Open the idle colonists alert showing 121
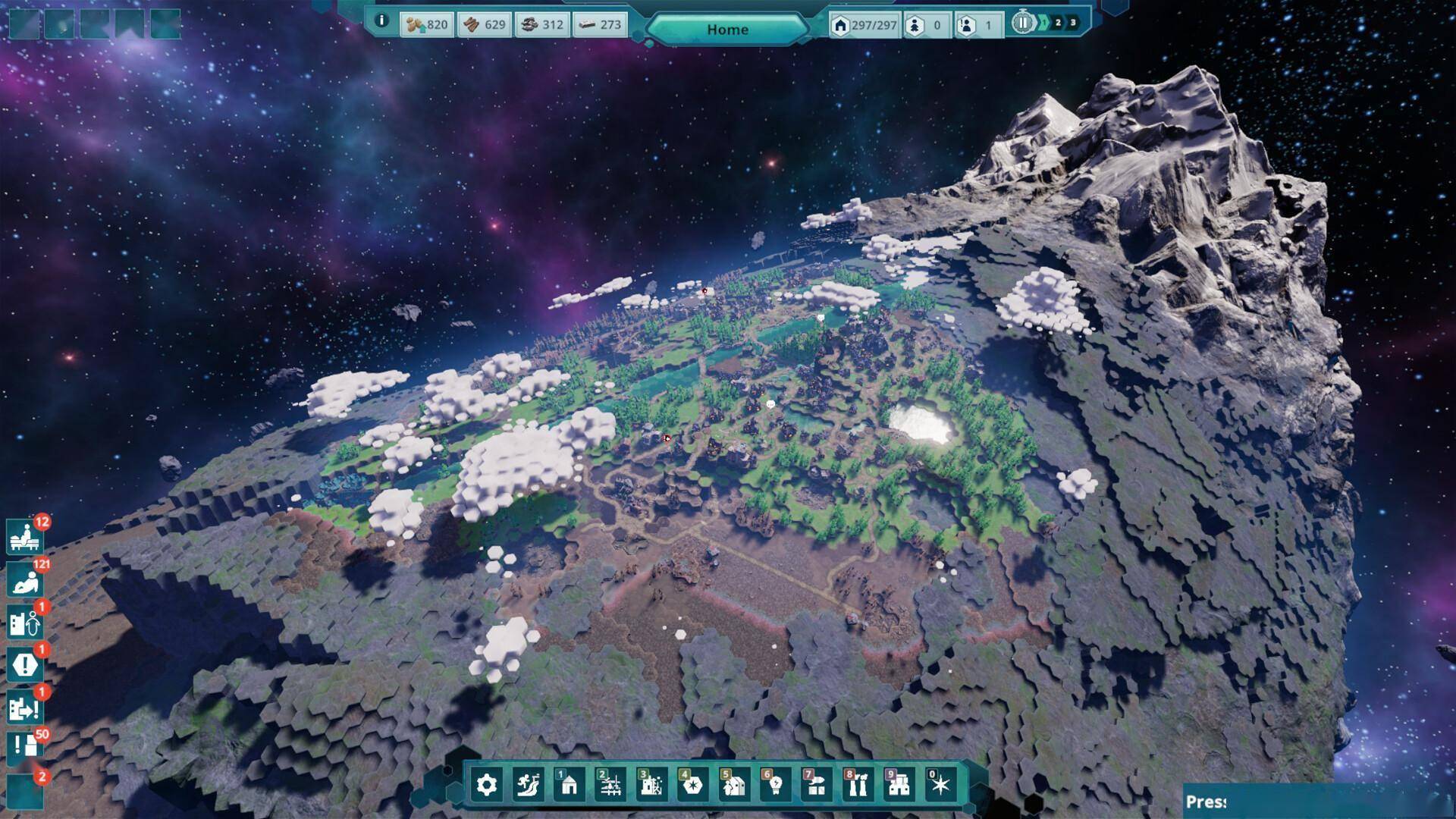The width and height of the screenshot is (1456, 819). [24, 581]
